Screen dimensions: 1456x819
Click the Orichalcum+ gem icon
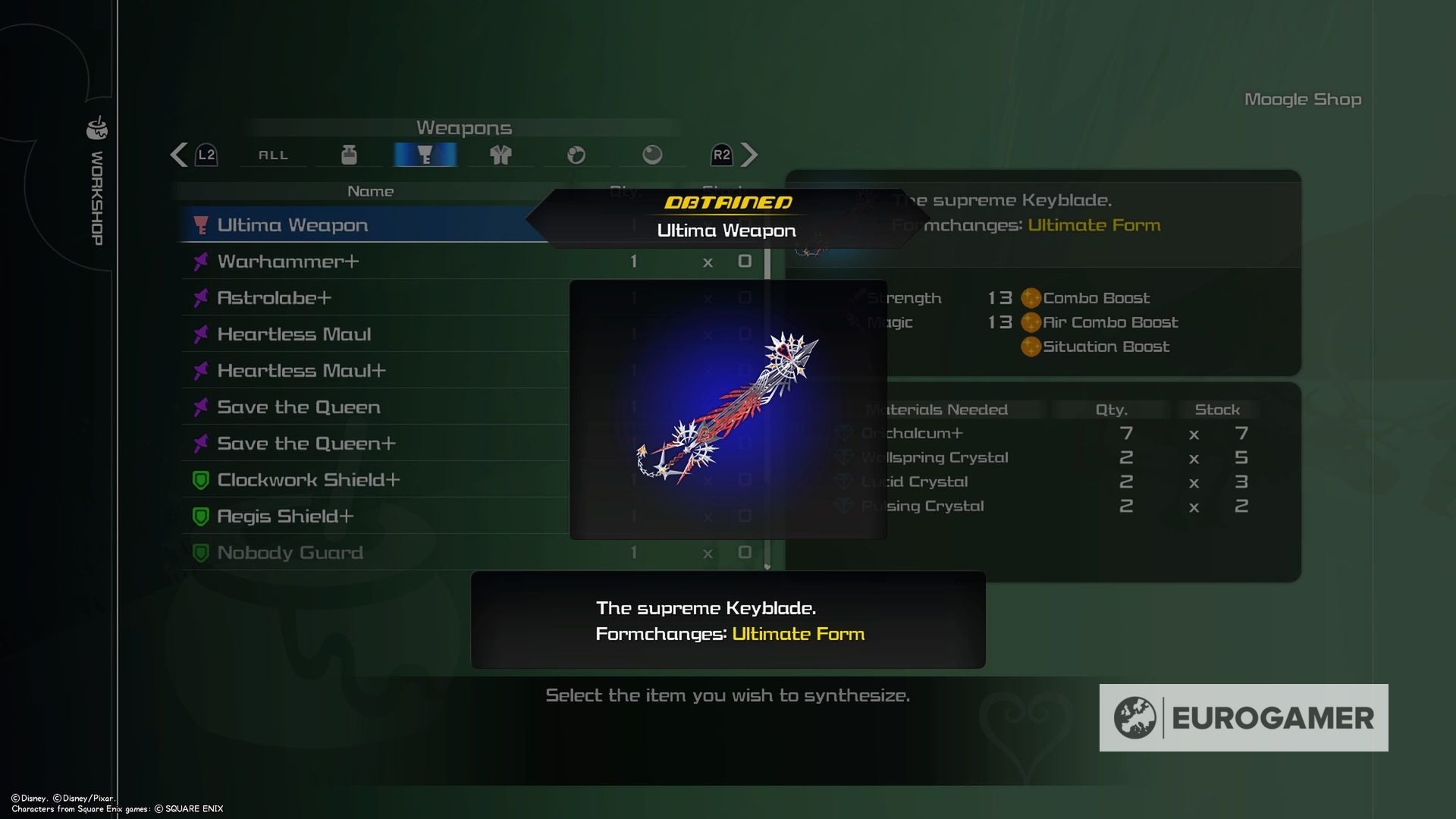(844, 434)
